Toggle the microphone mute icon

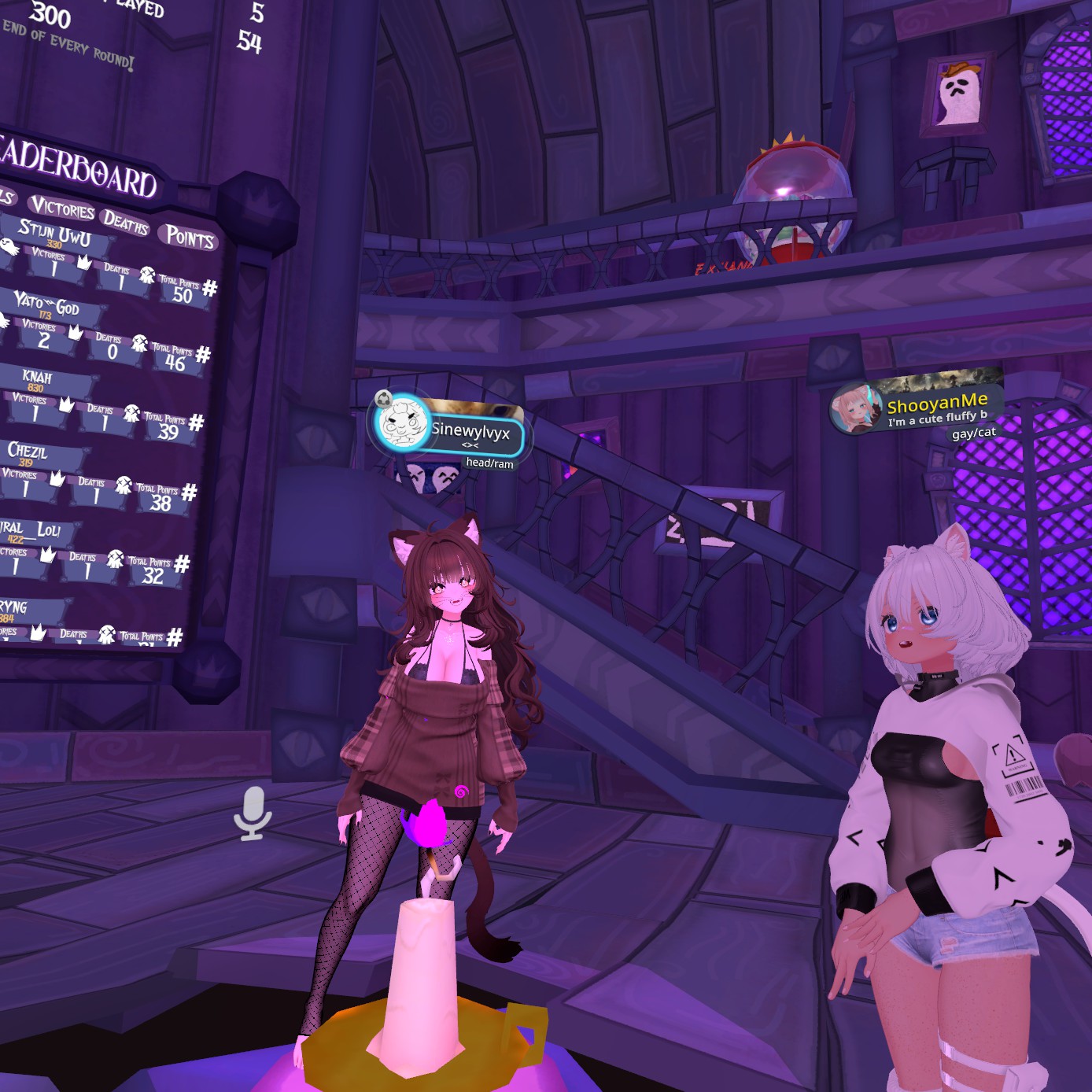(x=253, y=813)
